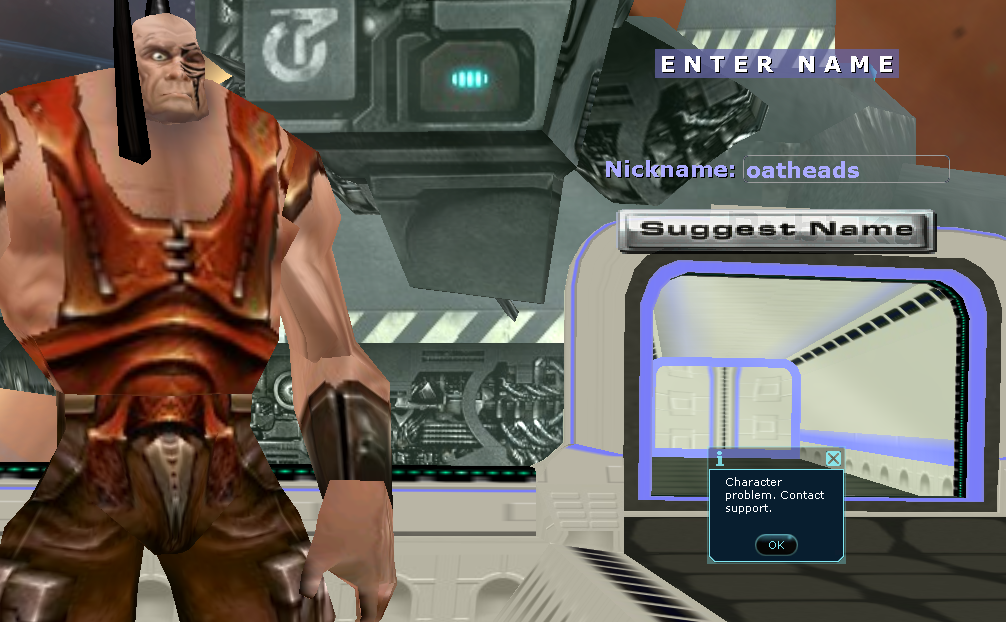1006x622 pixels.
Task: Click the Nickname text field
Action: click(846, 170)
